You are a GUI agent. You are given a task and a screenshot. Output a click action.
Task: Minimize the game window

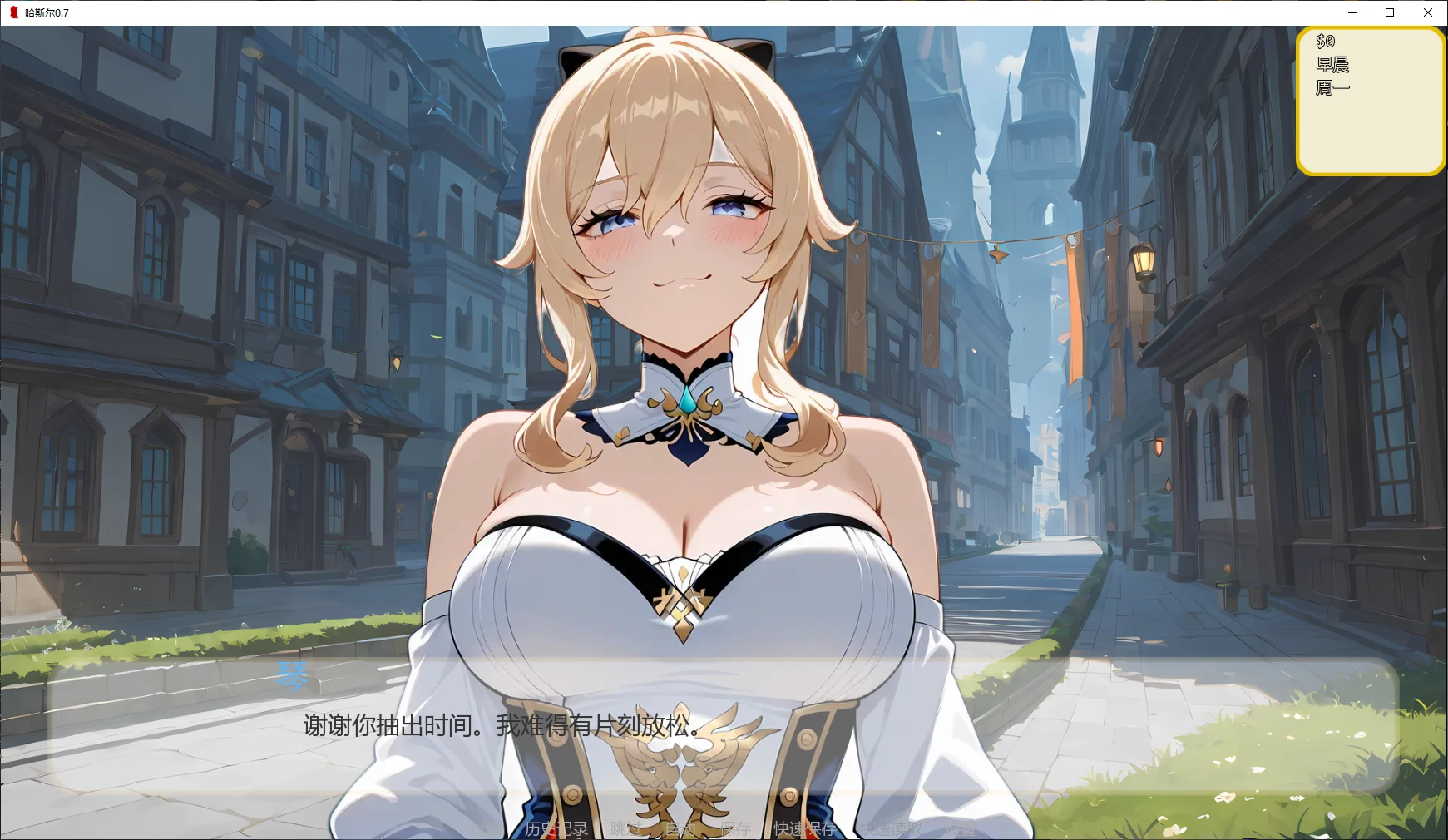(1352, 12)
